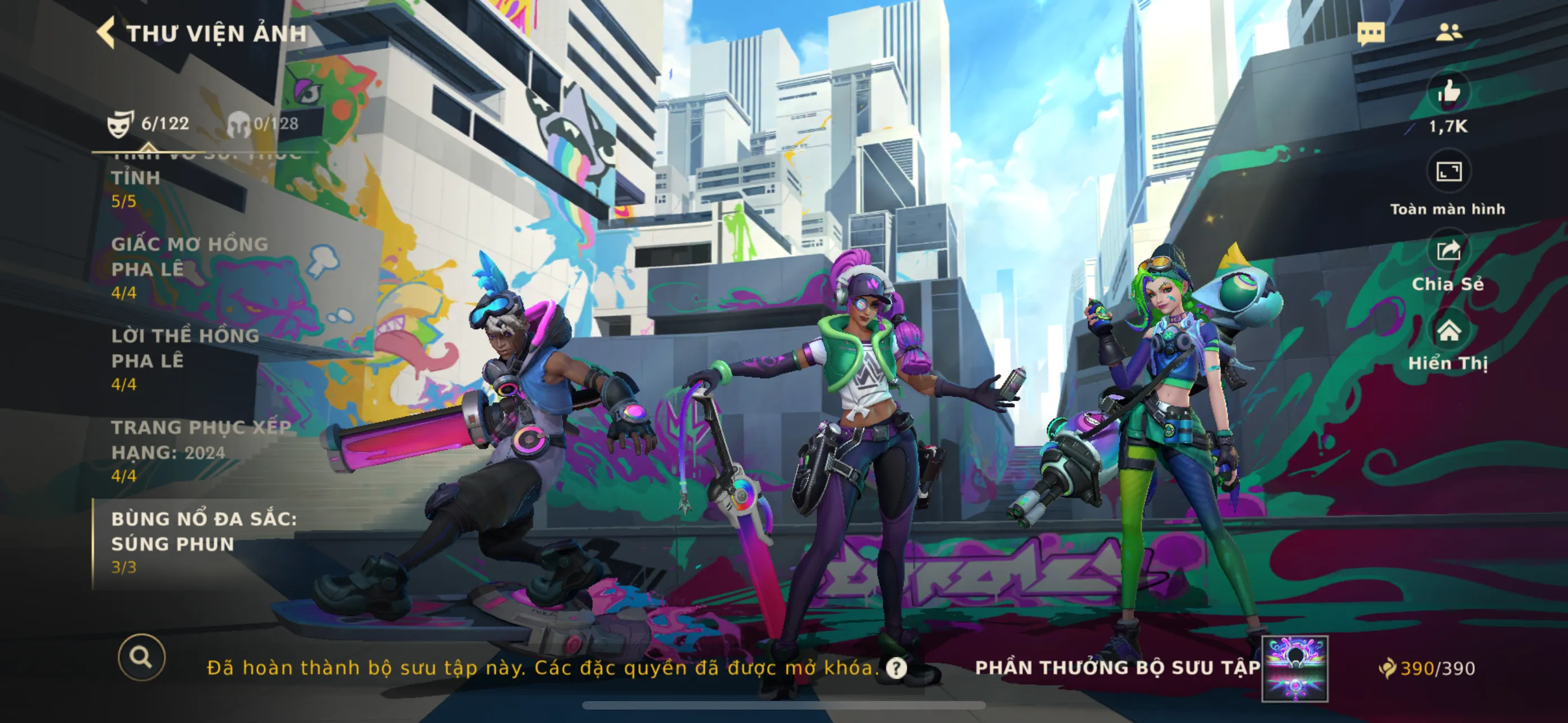This screenshot has height=723, width=1568.
Task: Tap the Hiển Thị home button
Action: 1449,331
